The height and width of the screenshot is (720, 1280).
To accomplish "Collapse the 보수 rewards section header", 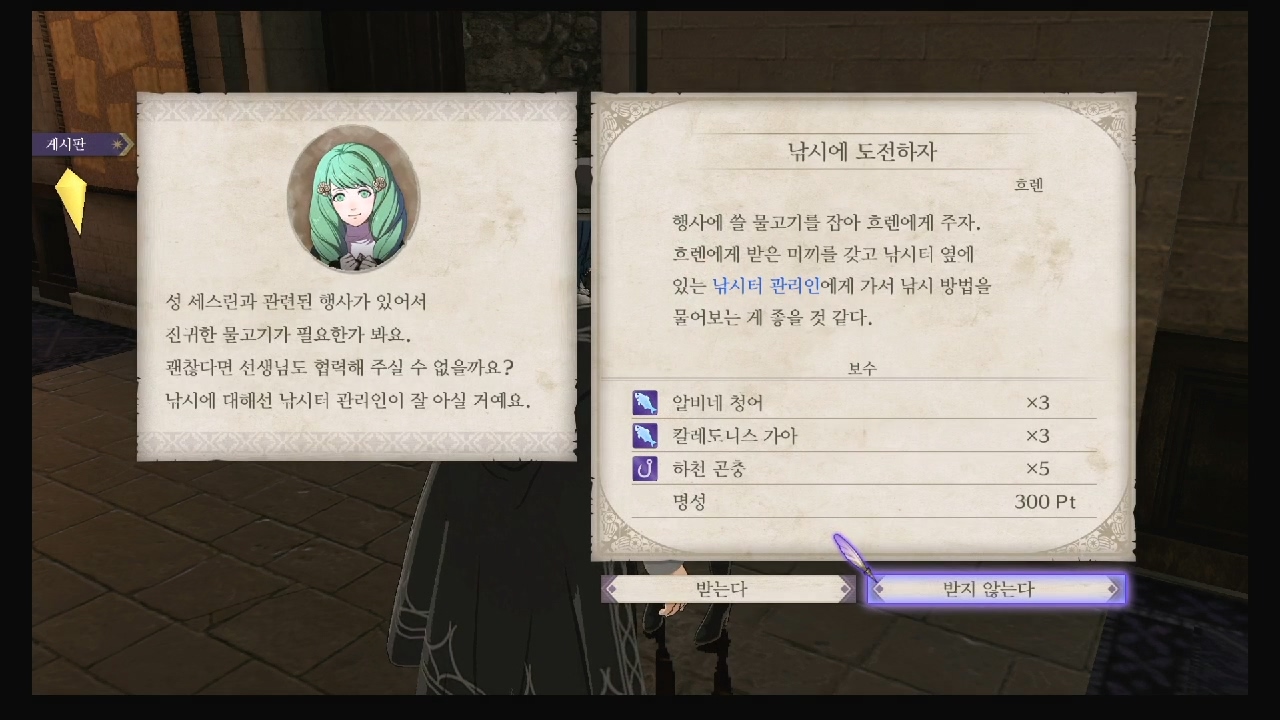I will pos(860,368).
